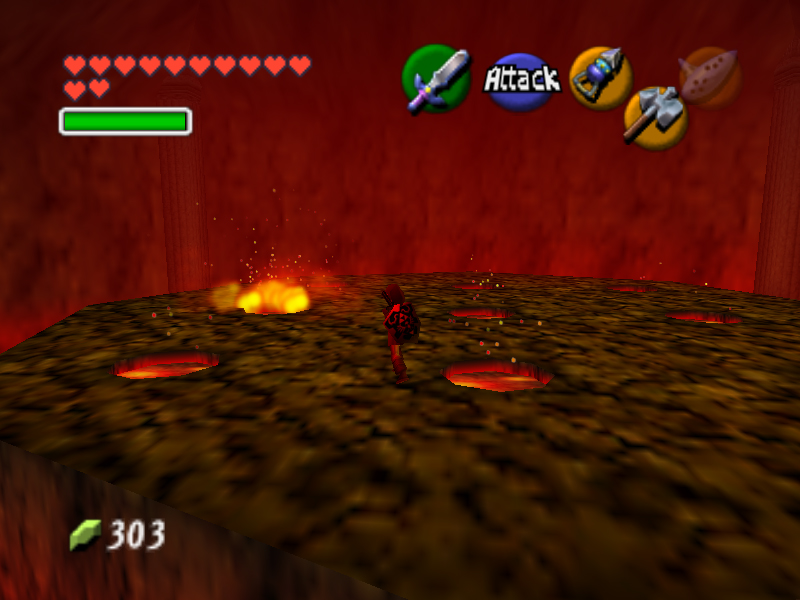Select the faded Ocarina item icon
The image size is (800, 600).
(x=710, y=76)
